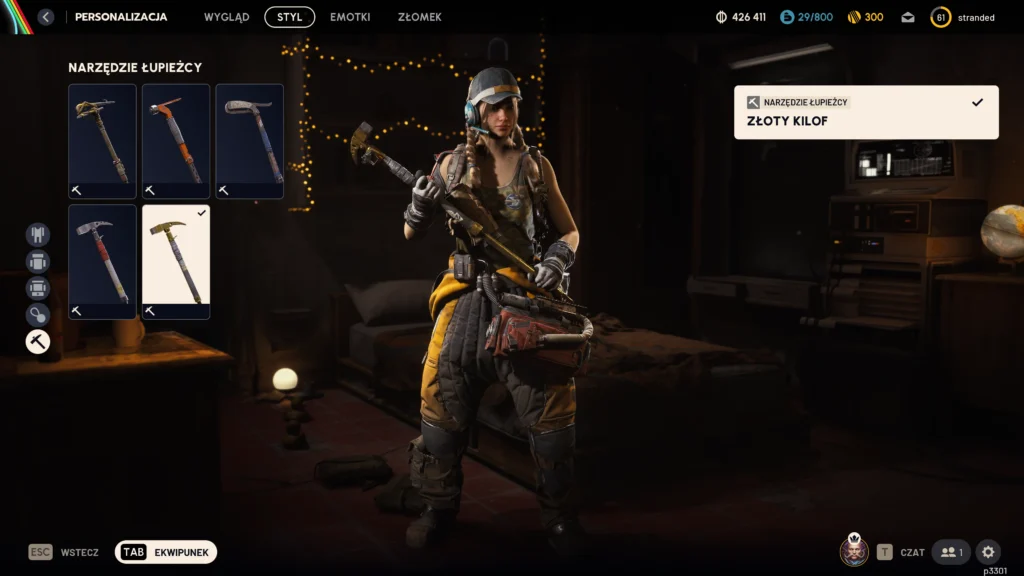Switch to the Wygląd tab
Image resolution: width=1024 pixels, height=576 pixels.
[227, 17]
